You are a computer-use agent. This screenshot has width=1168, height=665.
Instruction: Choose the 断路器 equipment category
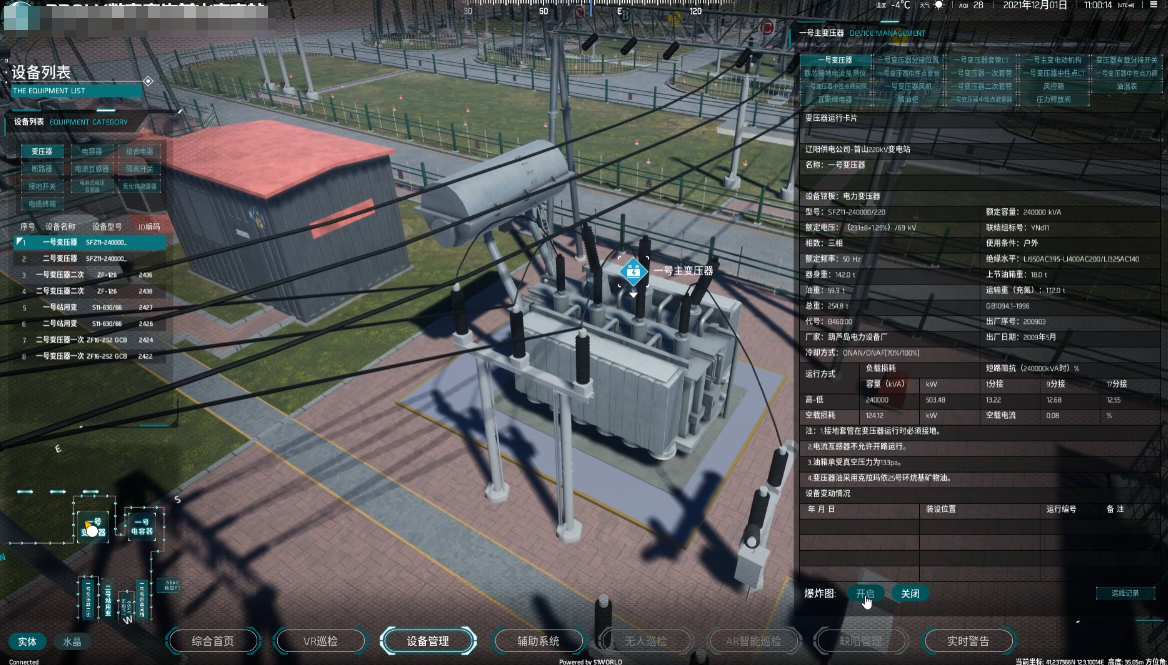(x=41, y=169)
